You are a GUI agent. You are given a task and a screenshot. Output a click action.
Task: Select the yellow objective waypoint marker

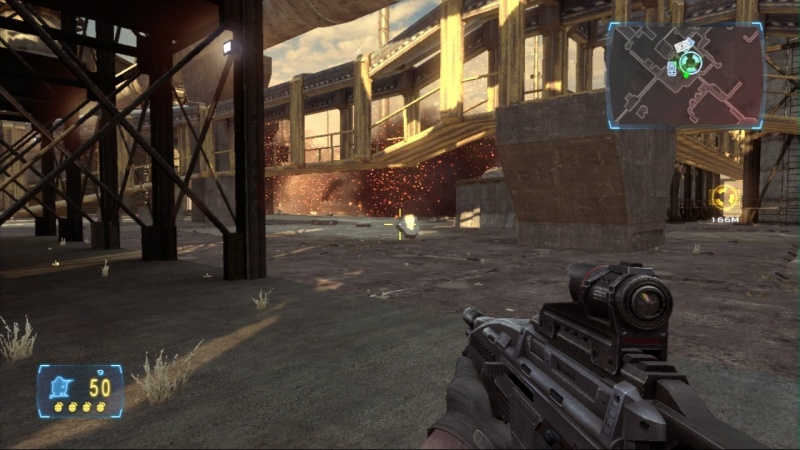pos(723,197)
